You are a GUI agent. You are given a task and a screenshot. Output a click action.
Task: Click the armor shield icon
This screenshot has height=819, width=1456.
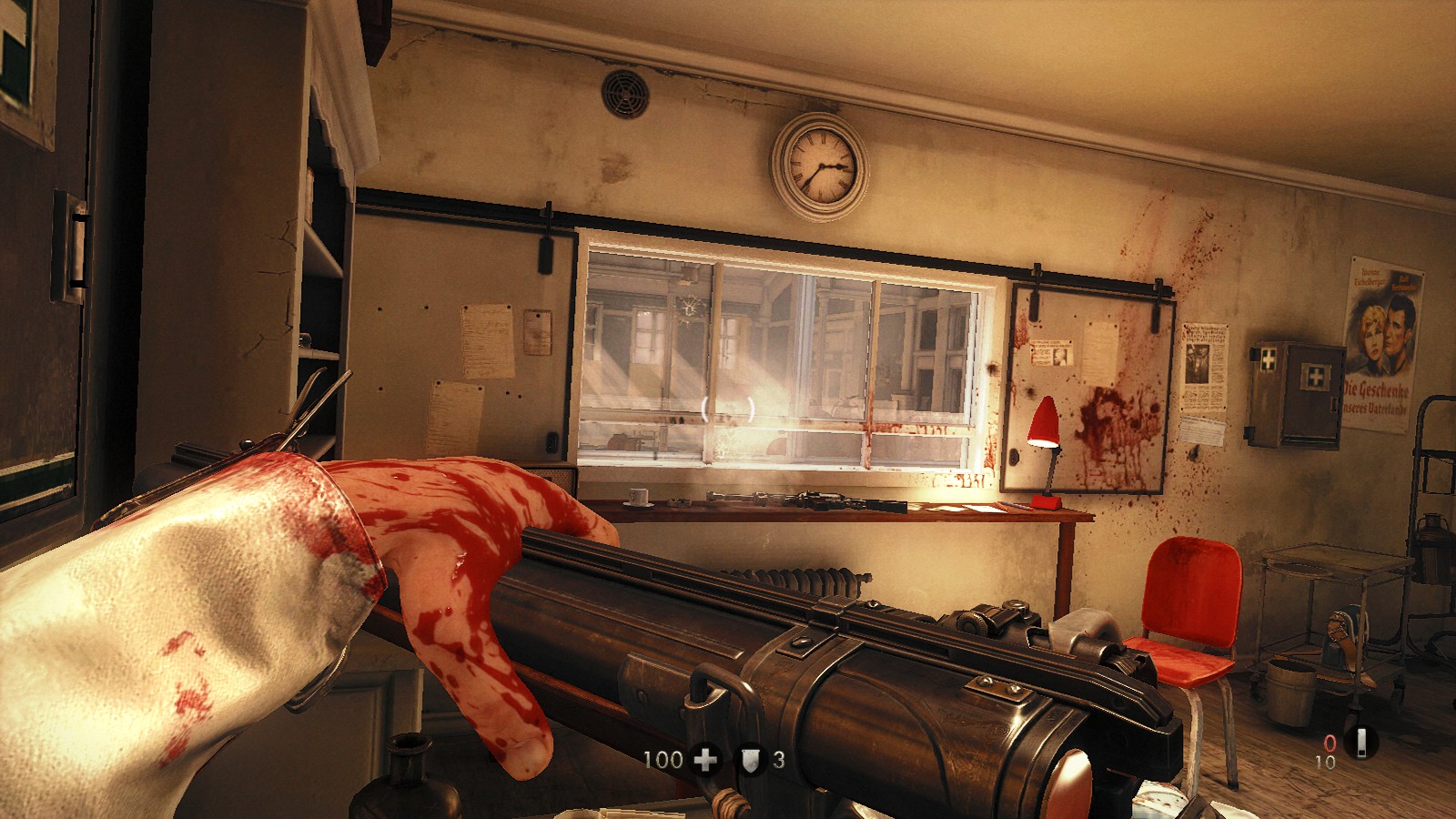pyautogui.click(x=749, y=759)
